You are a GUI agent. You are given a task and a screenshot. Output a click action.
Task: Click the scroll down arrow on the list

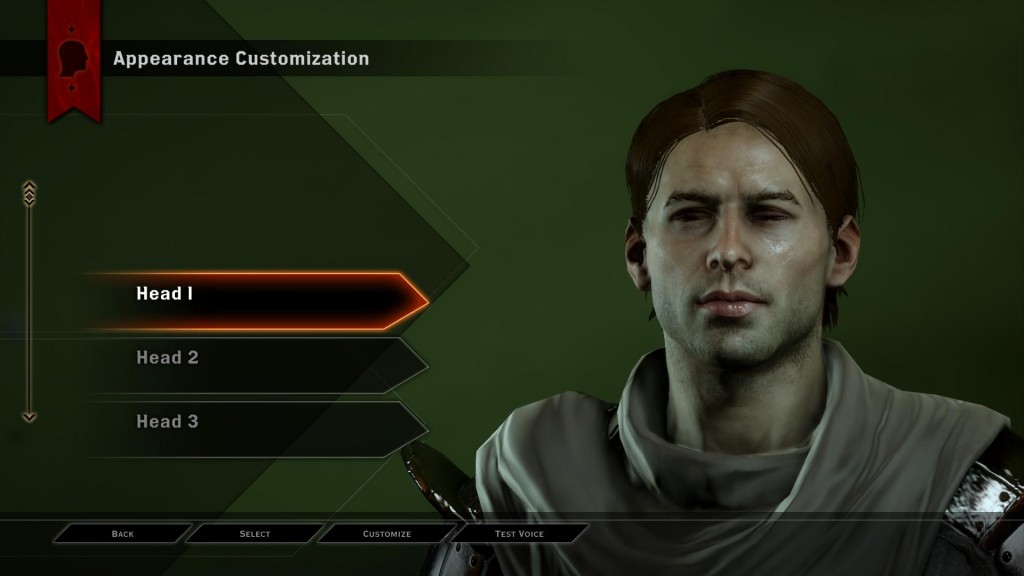(29, 416)
